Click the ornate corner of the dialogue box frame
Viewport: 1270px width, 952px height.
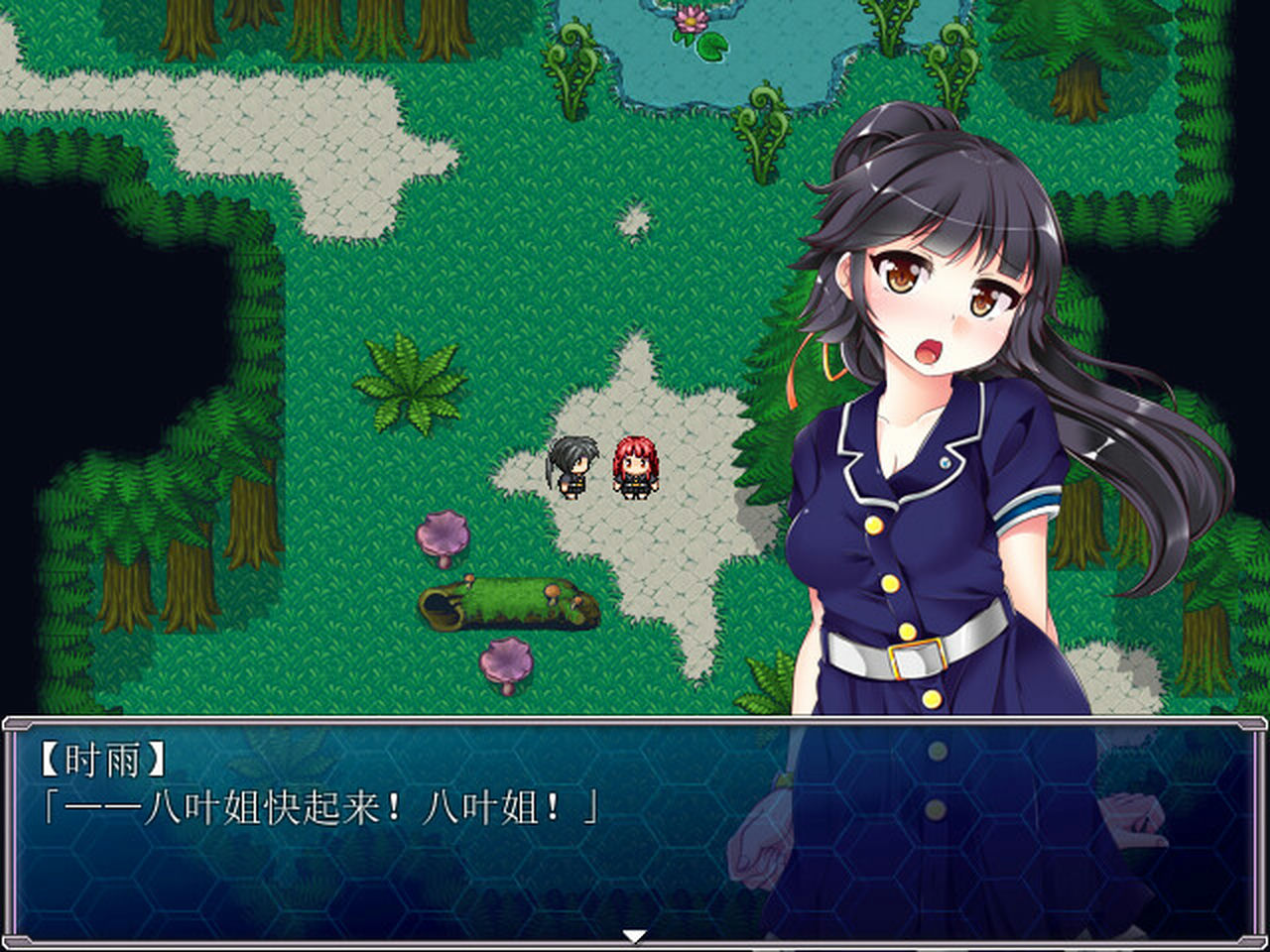click(x=14, y=722)
